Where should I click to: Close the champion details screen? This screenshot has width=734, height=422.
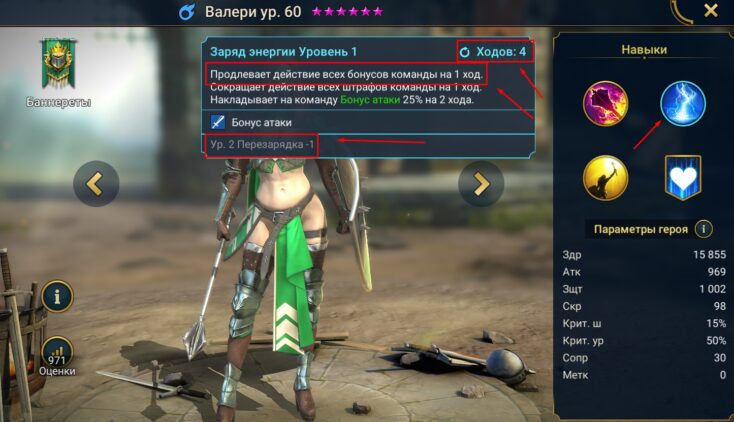click(x=711, y=11)
